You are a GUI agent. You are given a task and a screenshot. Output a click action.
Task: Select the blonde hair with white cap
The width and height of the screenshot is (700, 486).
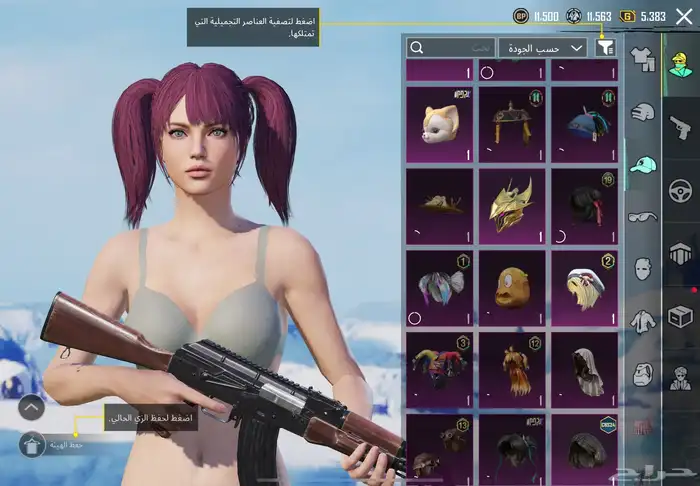point(583,285)
